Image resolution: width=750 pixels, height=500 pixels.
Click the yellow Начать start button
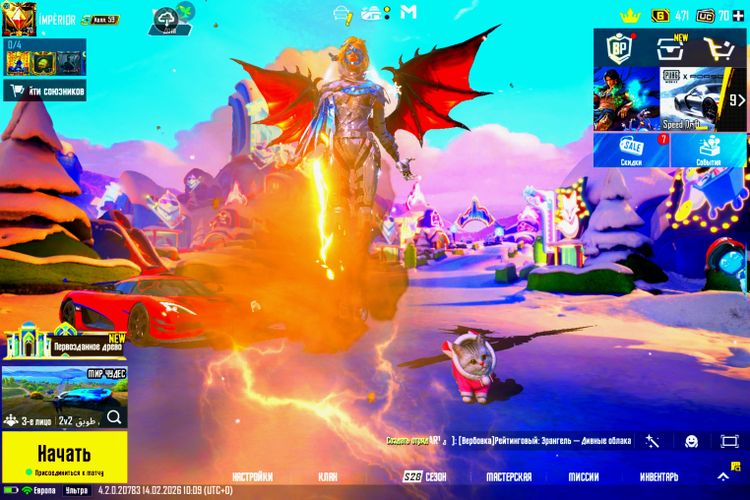64,451
